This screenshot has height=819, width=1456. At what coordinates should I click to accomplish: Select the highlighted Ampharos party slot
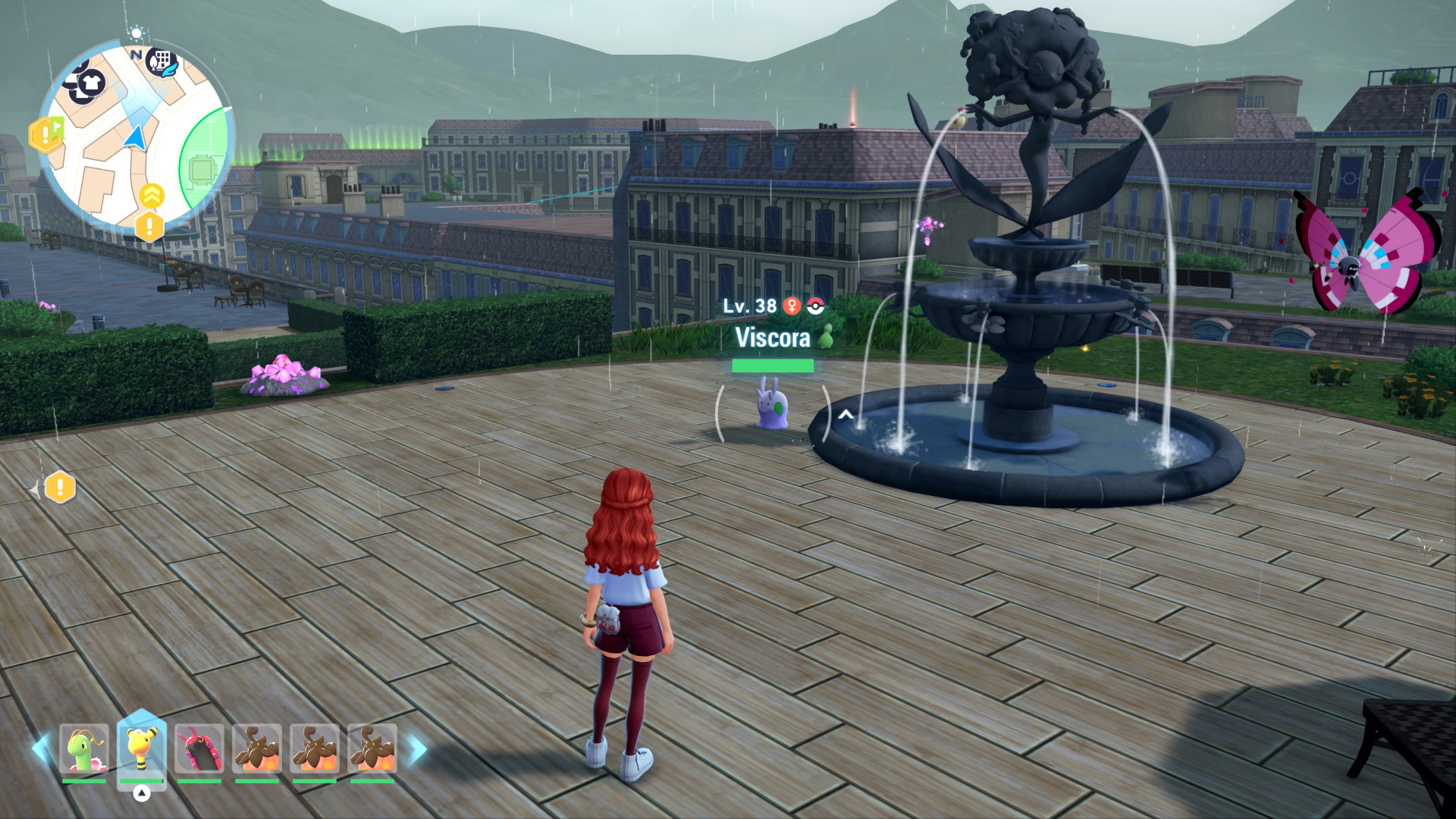[x=142, y=748]
